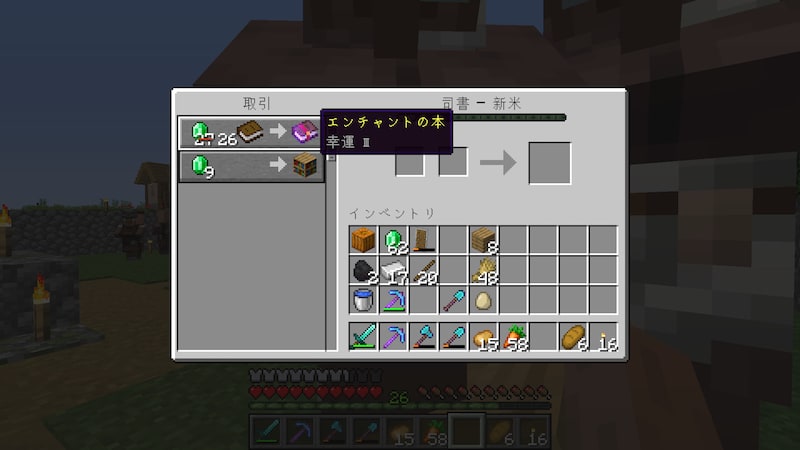
Task: Pick up the diamond axe in the inventory panel
Action: pos(423,337)
